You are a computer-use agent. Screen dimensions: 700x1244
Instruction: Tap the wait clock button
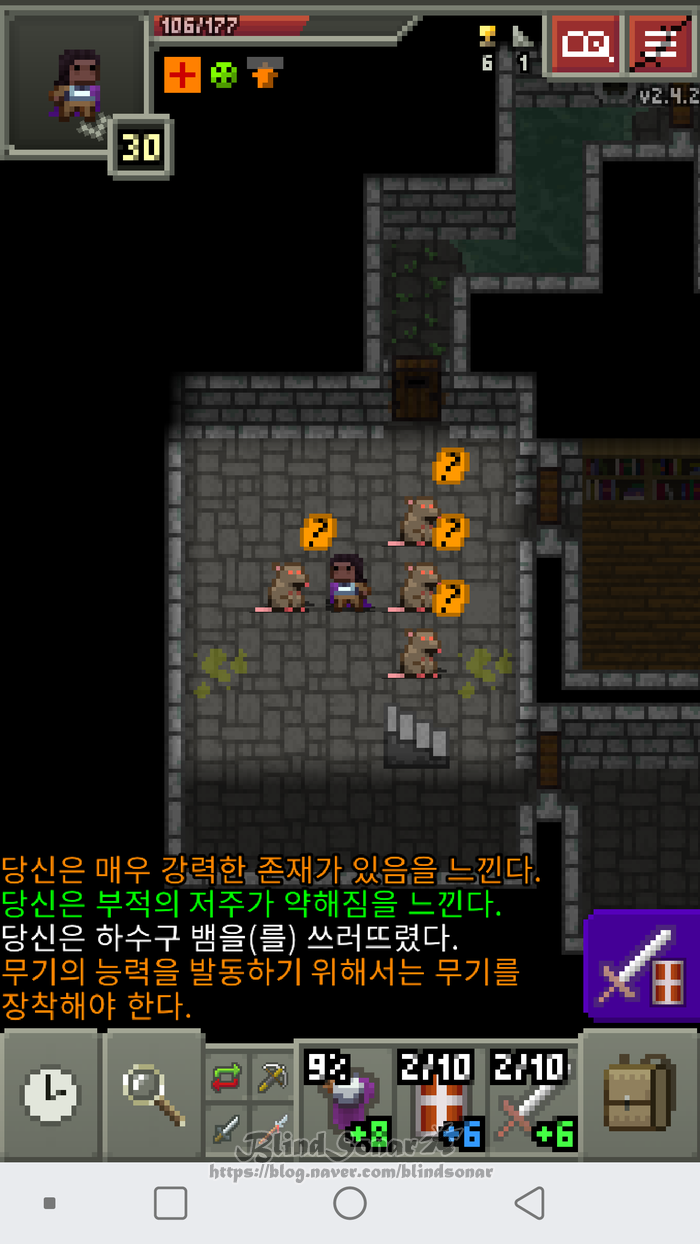50,1095
